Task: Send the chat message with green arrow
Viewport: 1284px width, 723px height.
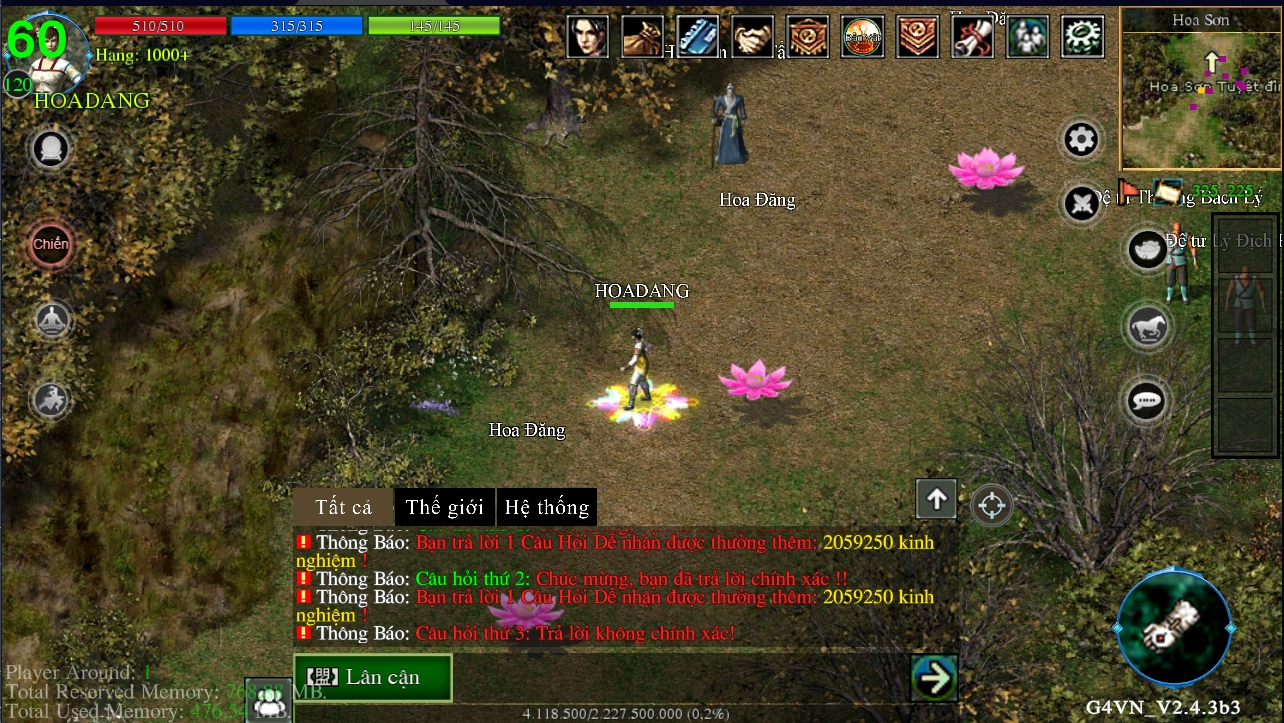Action: 935,678
